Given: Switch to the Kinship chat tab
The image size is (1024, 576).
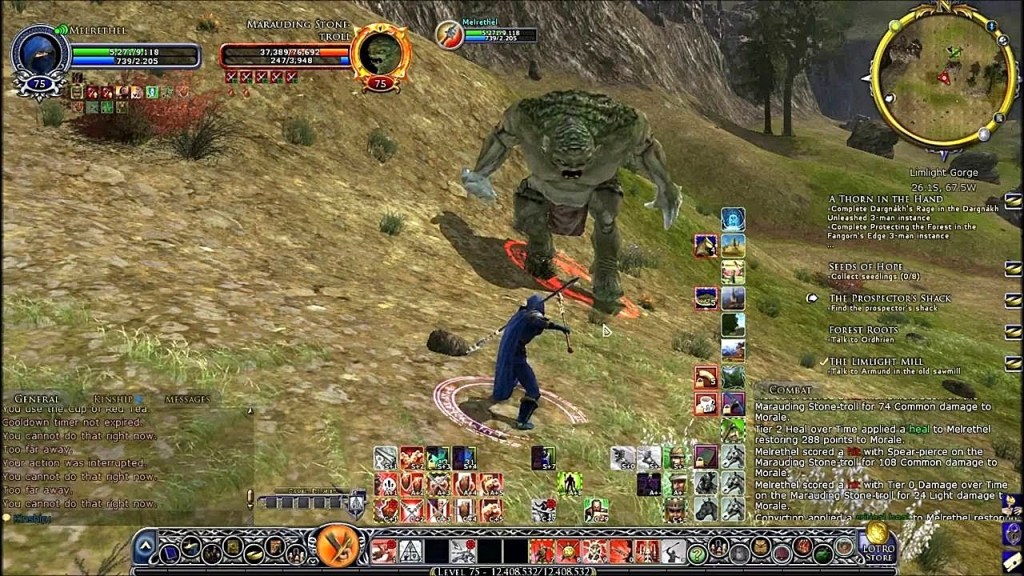Looking at the screenshot, I should (114, 399).
